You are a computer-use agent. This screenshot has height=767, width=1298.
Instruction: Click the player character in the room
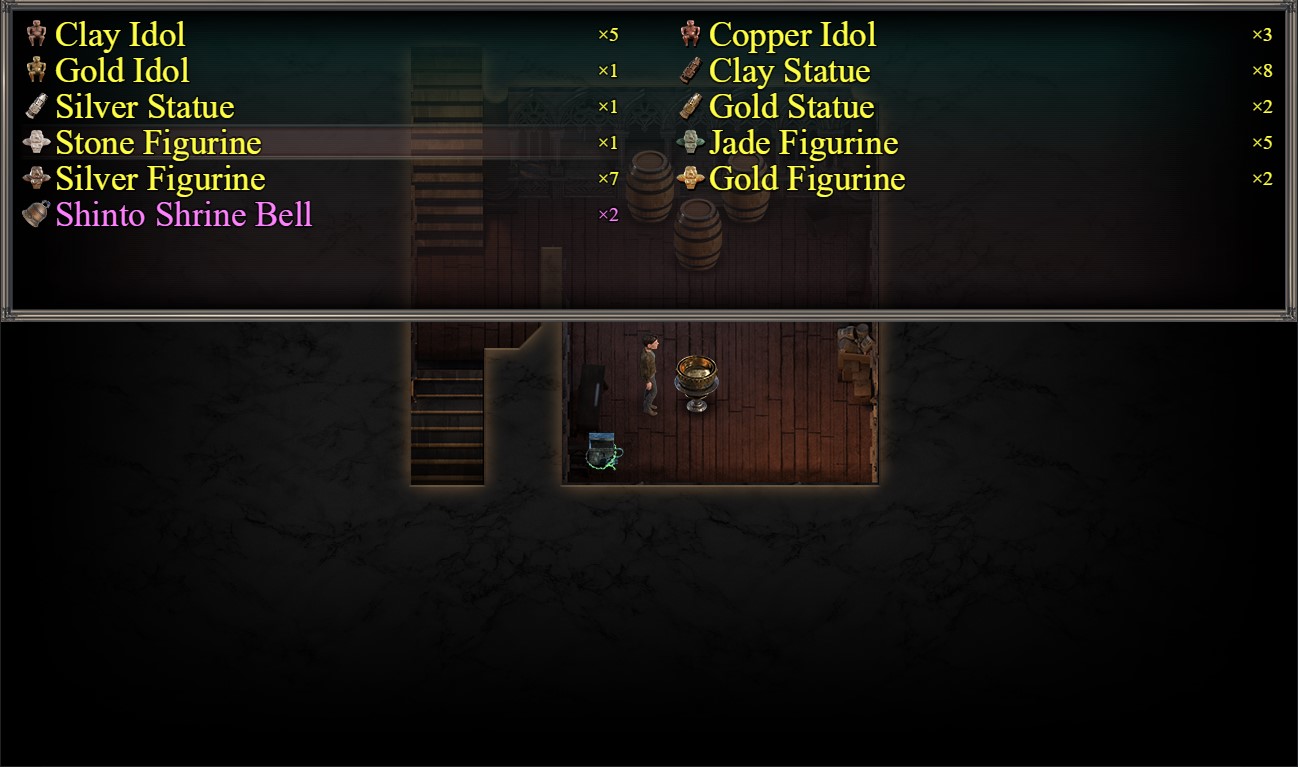648,376
